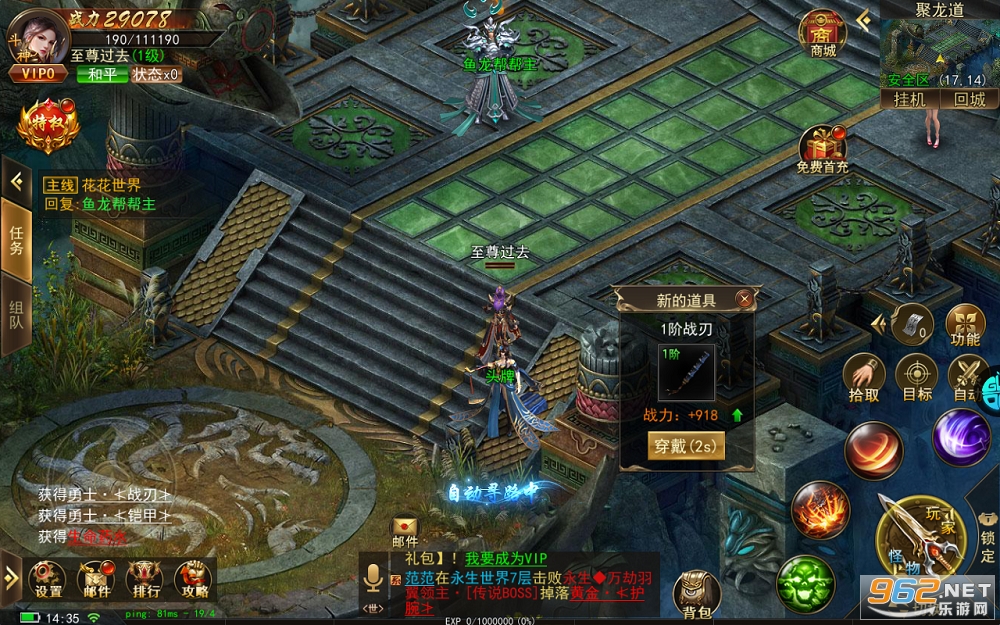The width and height of the screenshot is (1000, 625).
Task: Click the 拾取 pickup button
Action: click(864, 376)
